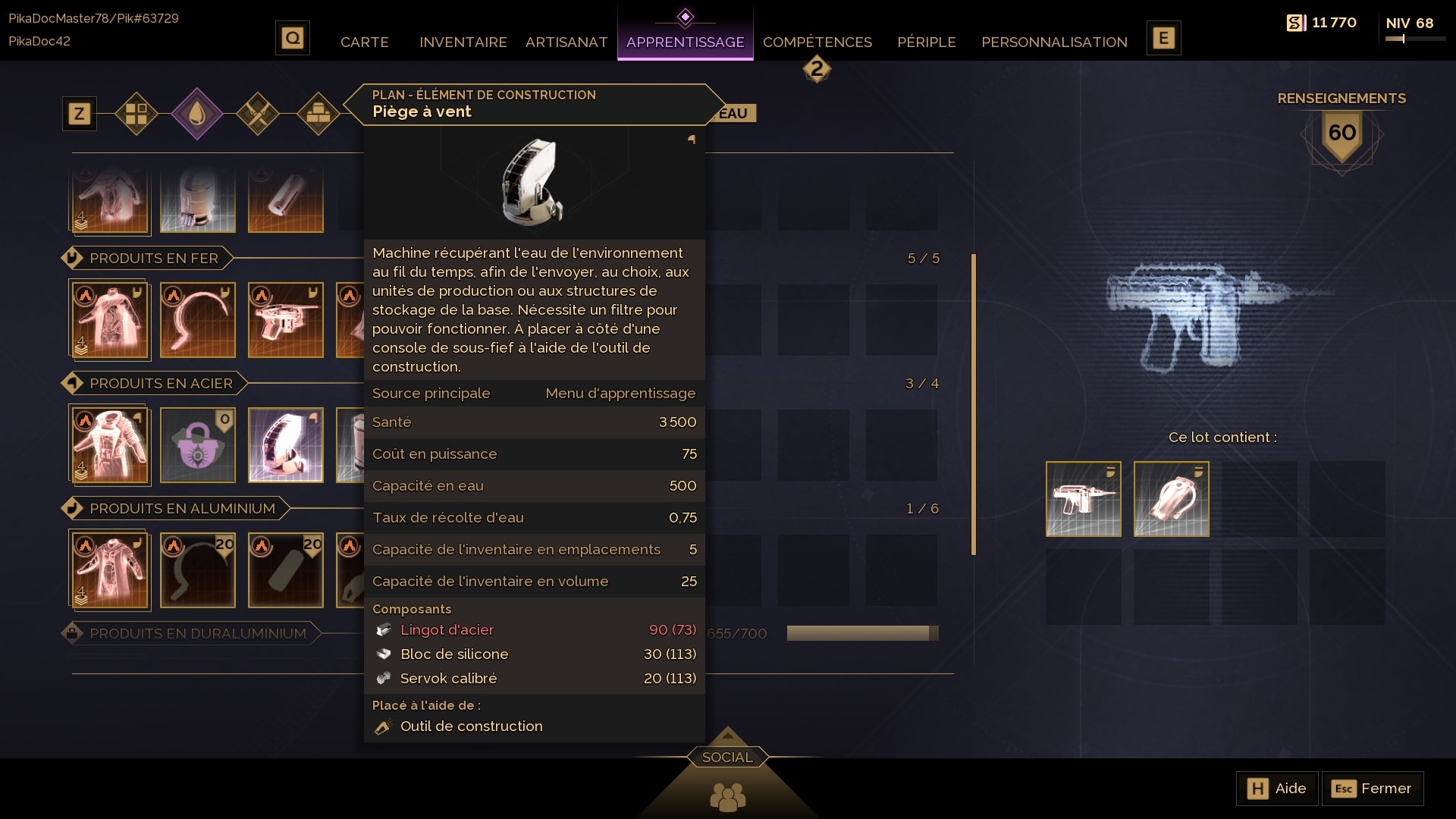This screenshot has width=1456, height=819.
Task: Switch to the INVENTAIRE tab
Action: [x=463, y=42]
